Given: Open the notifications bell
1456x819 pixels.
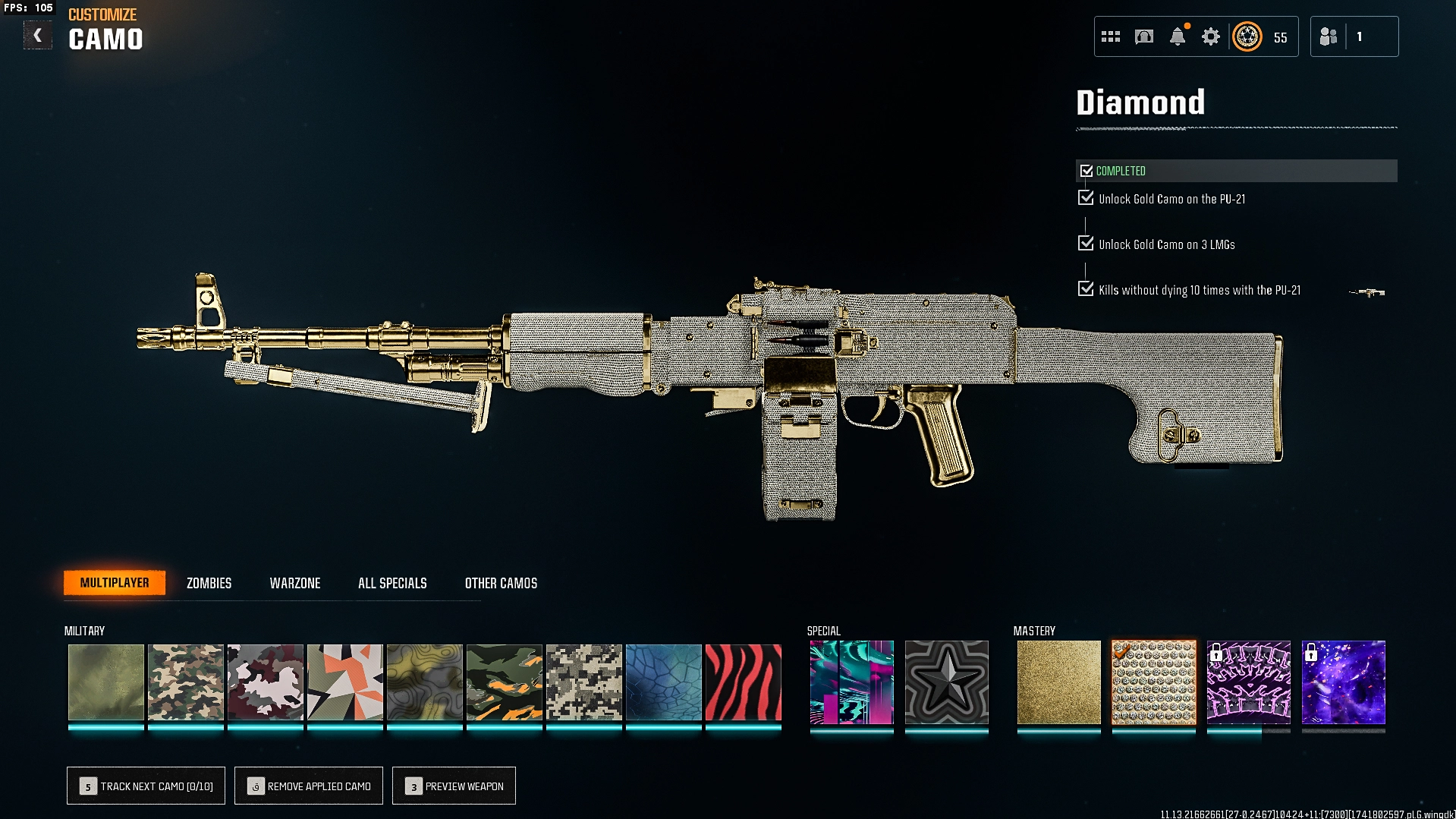Looking at the screenshot, I should (x=1178, y=36).
